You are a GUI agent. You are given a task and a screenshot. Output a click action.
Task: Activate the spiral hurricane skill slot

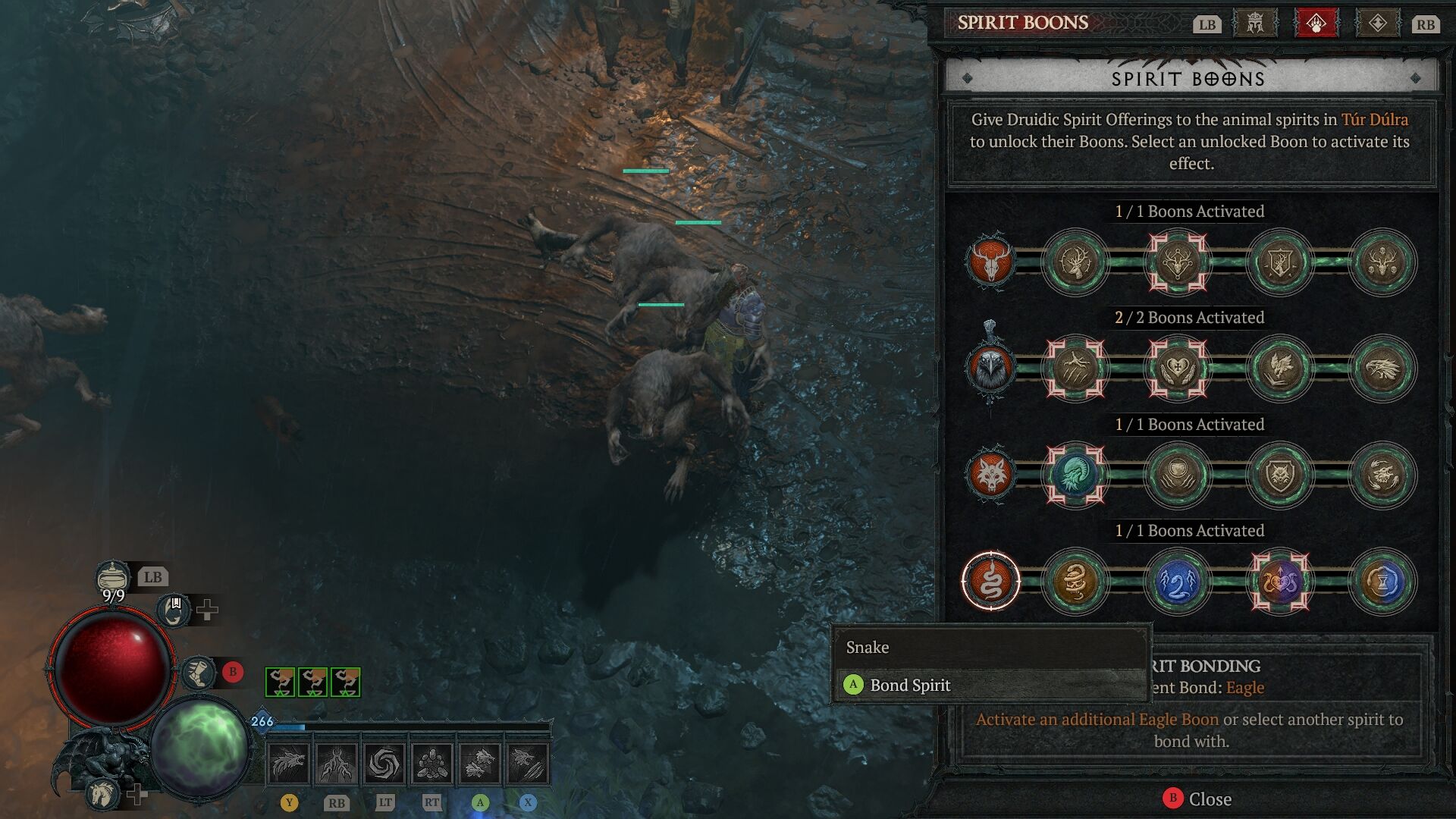(384, 763)
